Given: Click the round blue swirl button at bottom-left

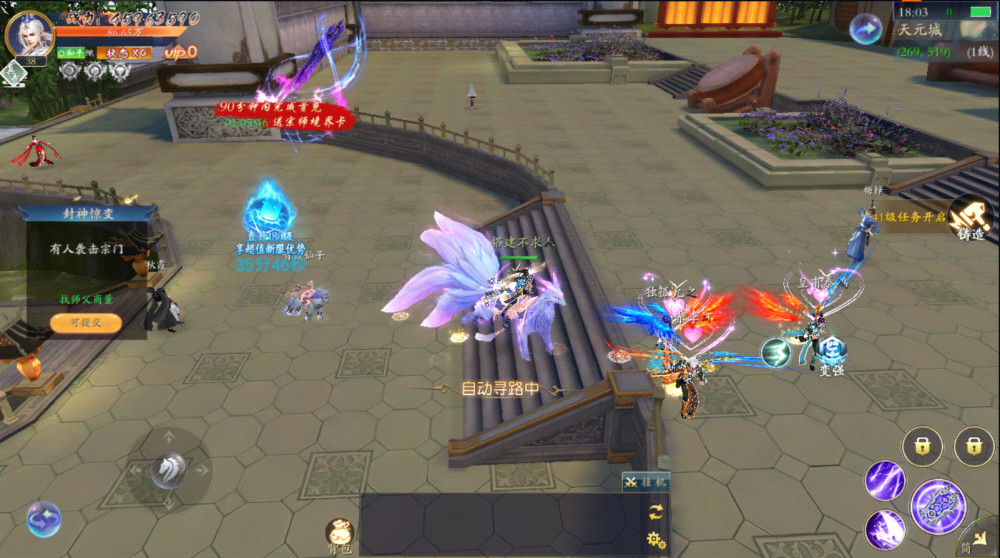Looking at the screenshot, I should (43, 518).
